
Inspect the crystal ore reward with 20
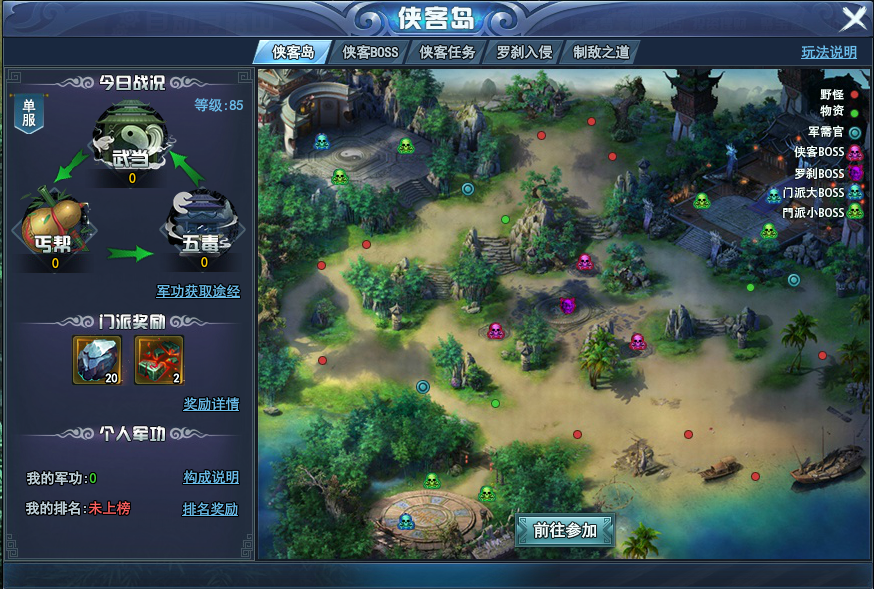coord(98,359)
